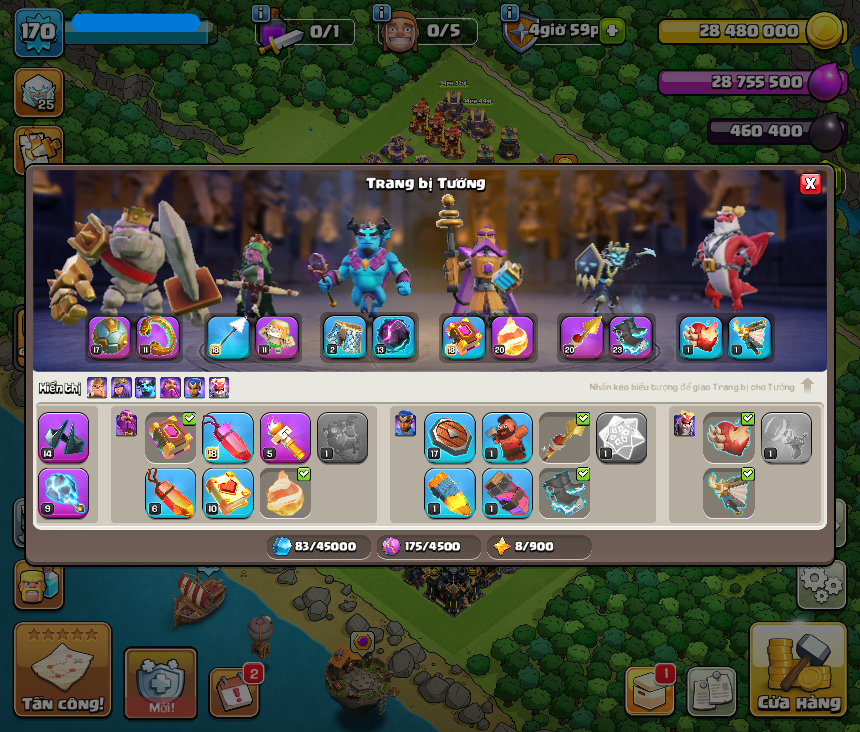
Task: Select the equipped dark orb slot level 13
Action: 394,337
